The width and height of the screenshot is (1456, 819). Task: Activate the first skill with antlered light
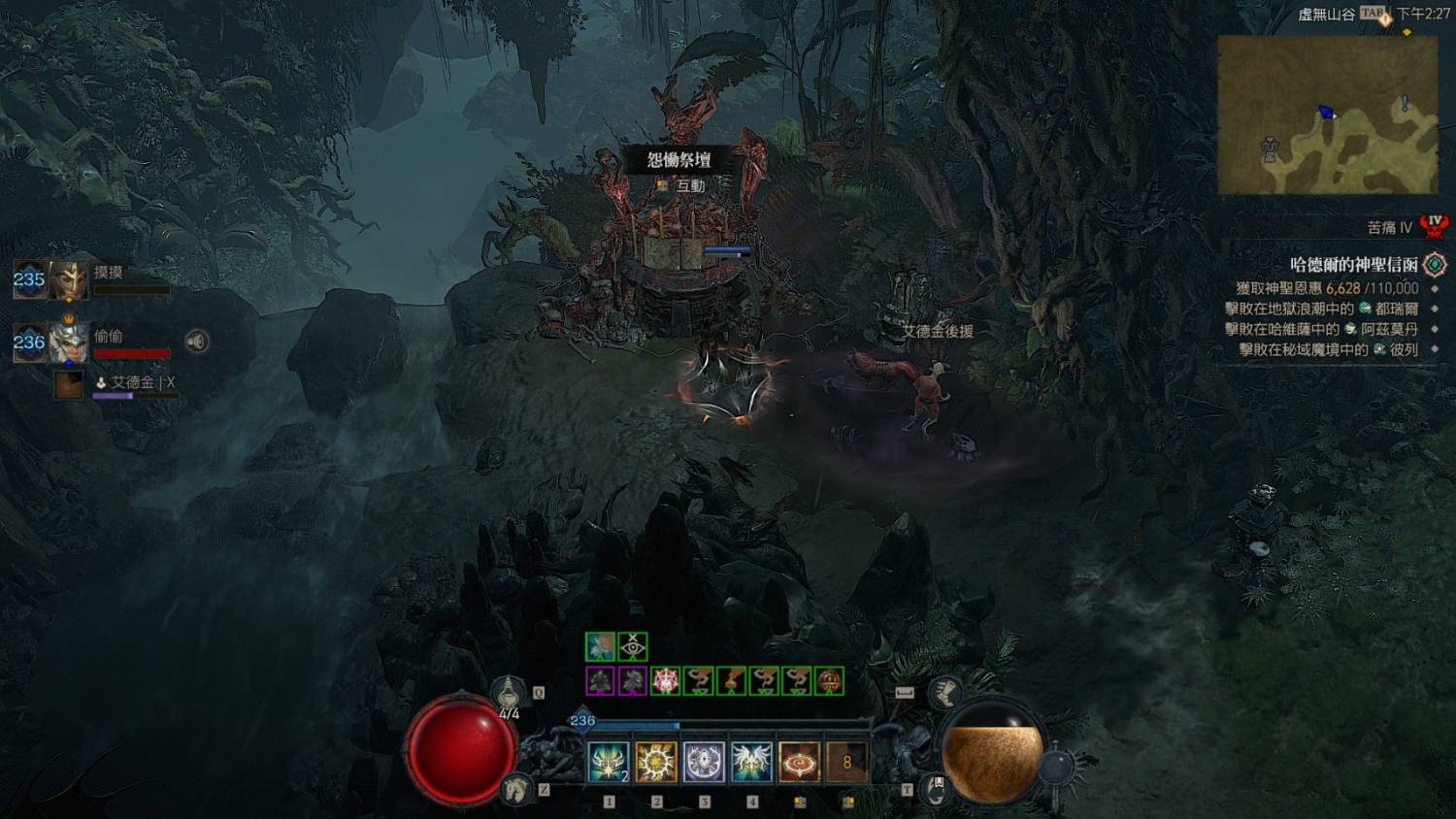coord(609,763)
